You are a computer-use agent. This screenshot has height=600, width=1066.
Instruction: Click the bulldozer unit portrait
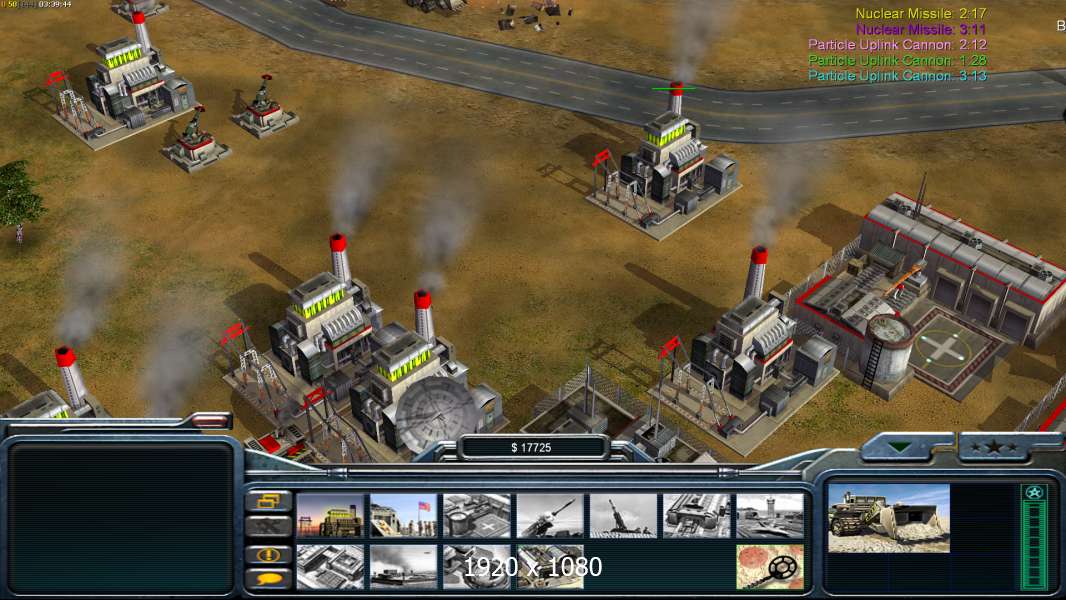click(x=889, y=518)
